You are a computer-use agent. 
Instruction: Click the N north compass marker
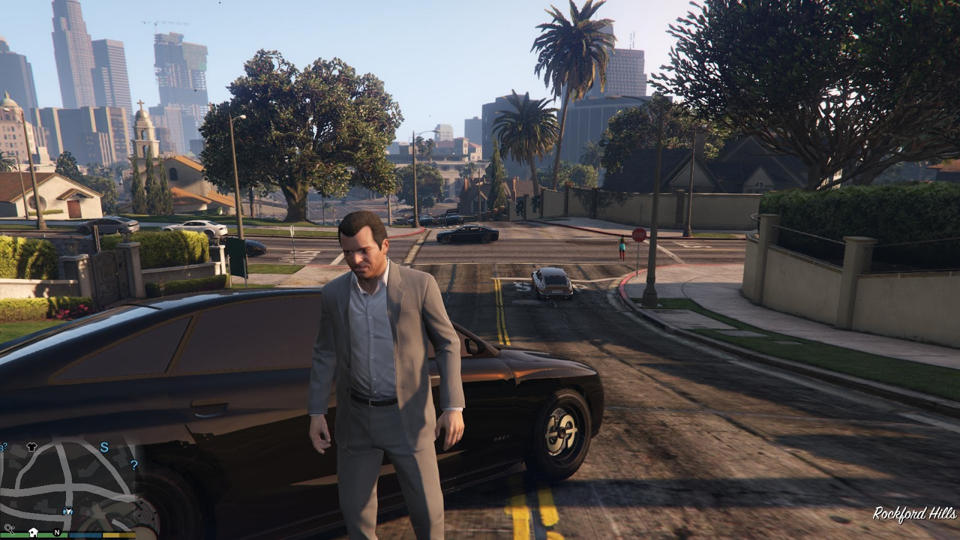point(57,532)
